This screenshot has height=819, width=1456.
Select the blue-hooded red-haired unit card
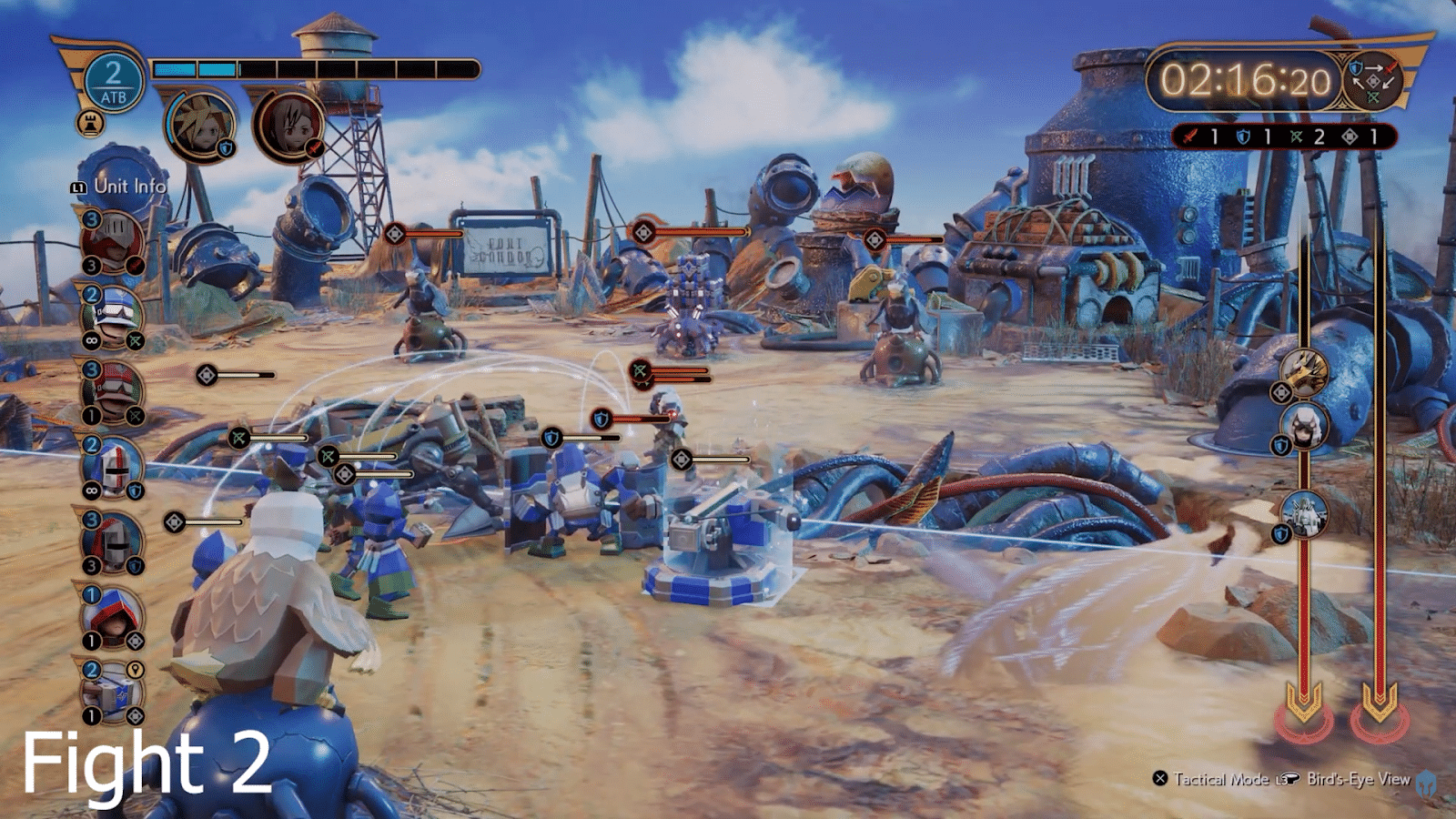click(113, 618)
